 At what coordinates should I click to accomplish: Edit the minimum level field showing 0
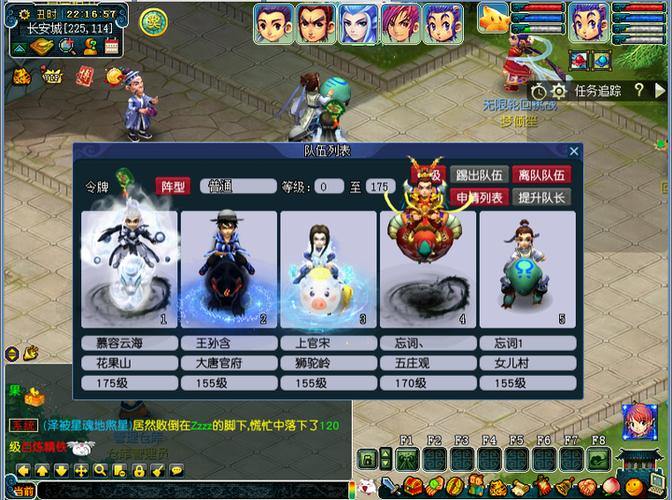click(327, 186)
